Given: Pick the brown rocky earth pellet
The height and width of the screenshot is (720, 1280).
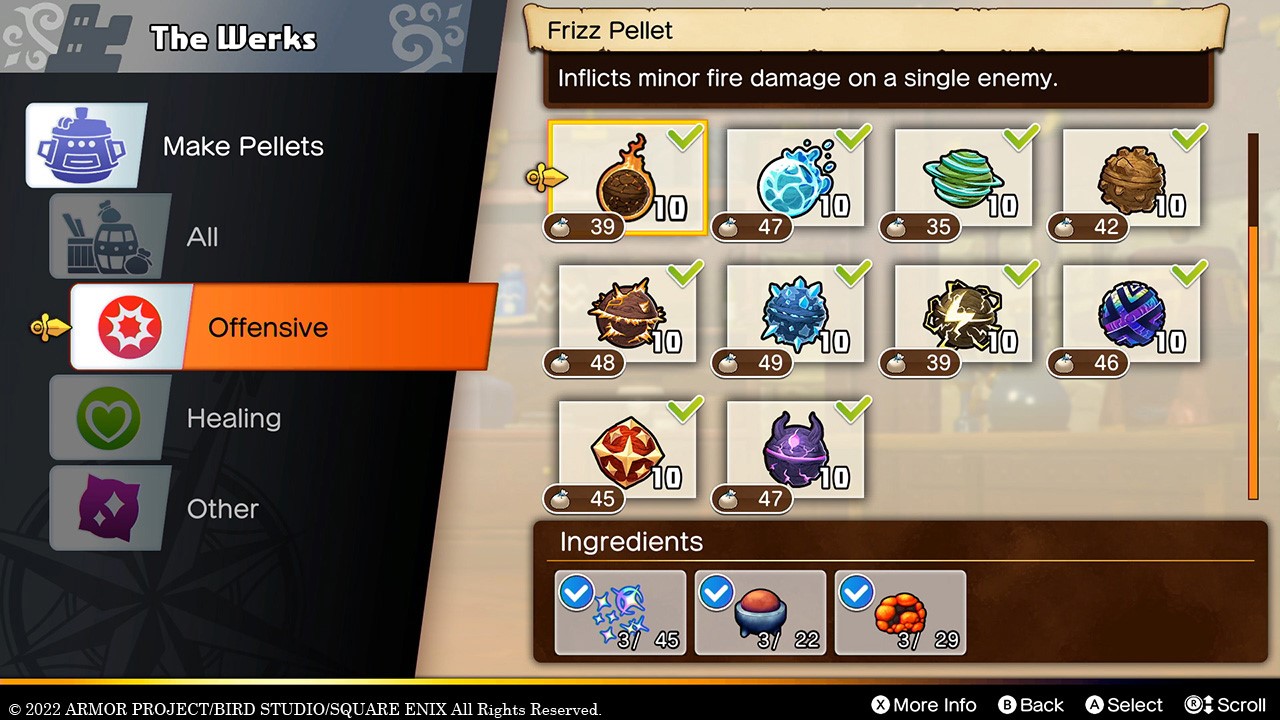Looking at the screenshot, I should coord(1132,180).
